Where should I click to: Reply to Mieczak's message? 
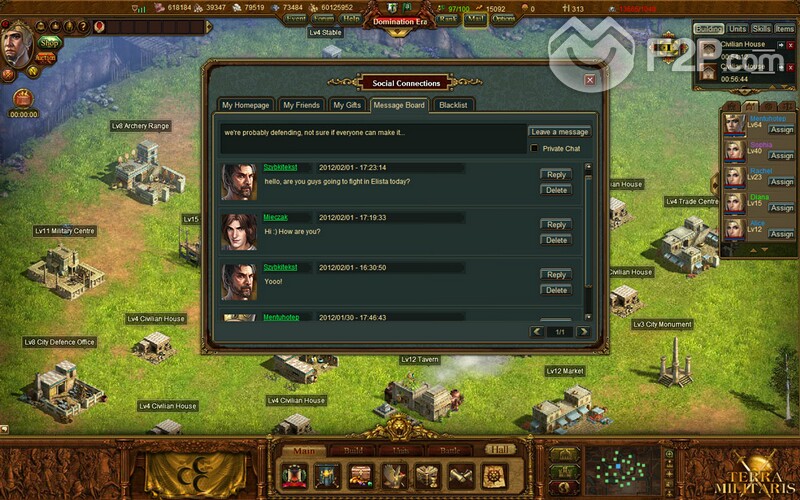pyautogui.click(x=556, y=225)
